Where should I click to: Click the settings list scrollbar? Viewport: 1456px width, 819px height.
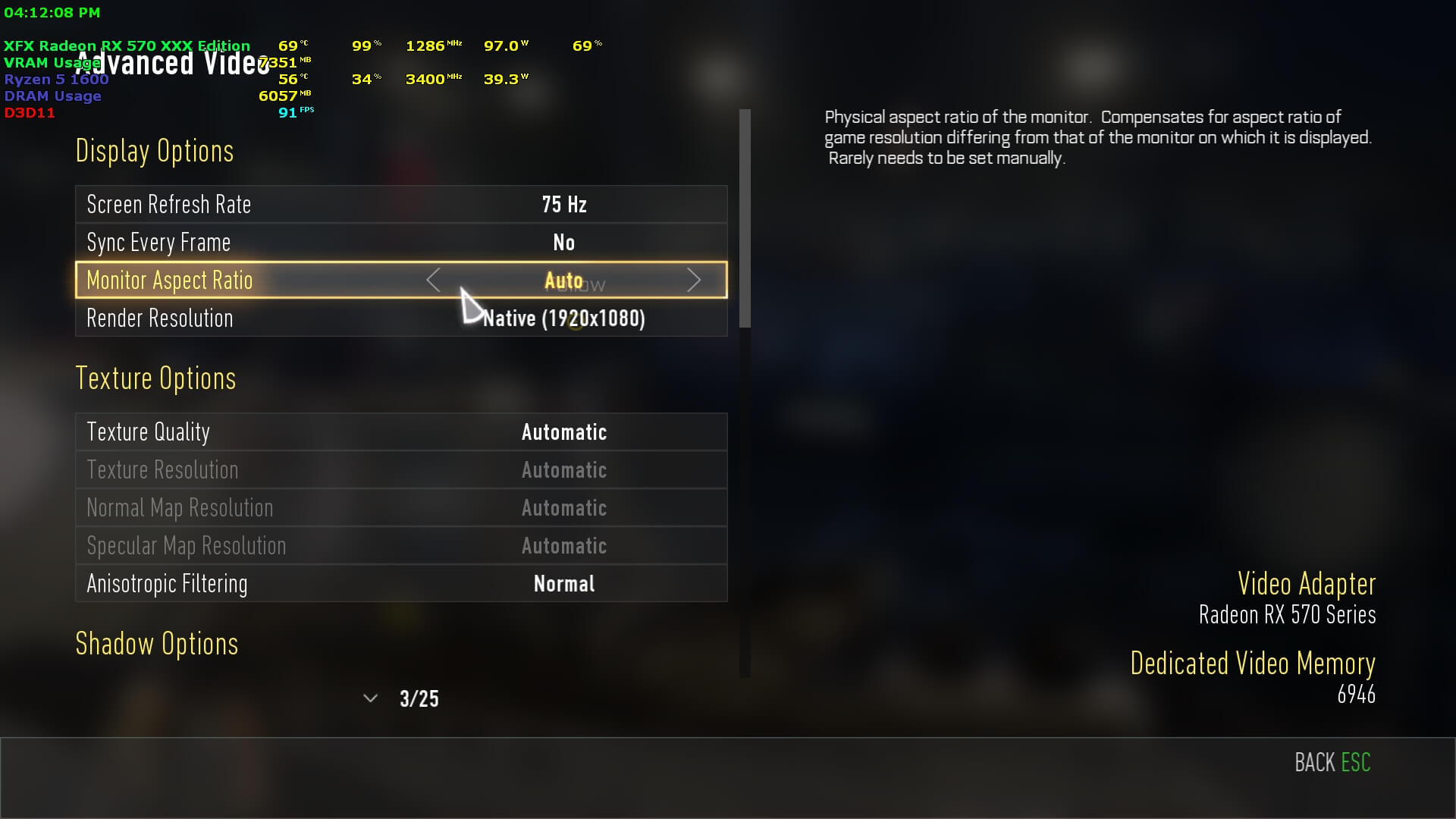pos(745,220)
